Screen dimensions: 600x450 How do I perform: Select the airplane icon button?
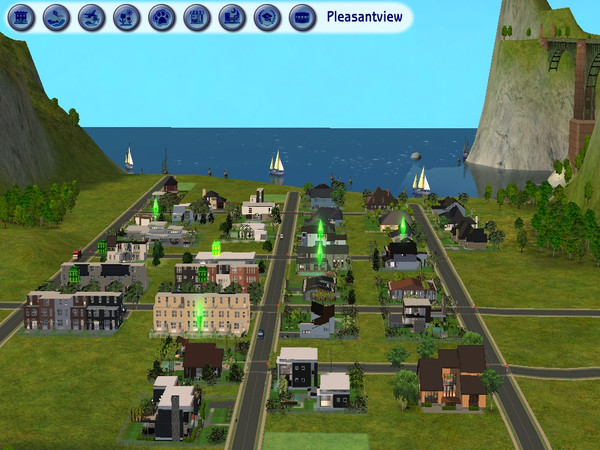point(92,16)
